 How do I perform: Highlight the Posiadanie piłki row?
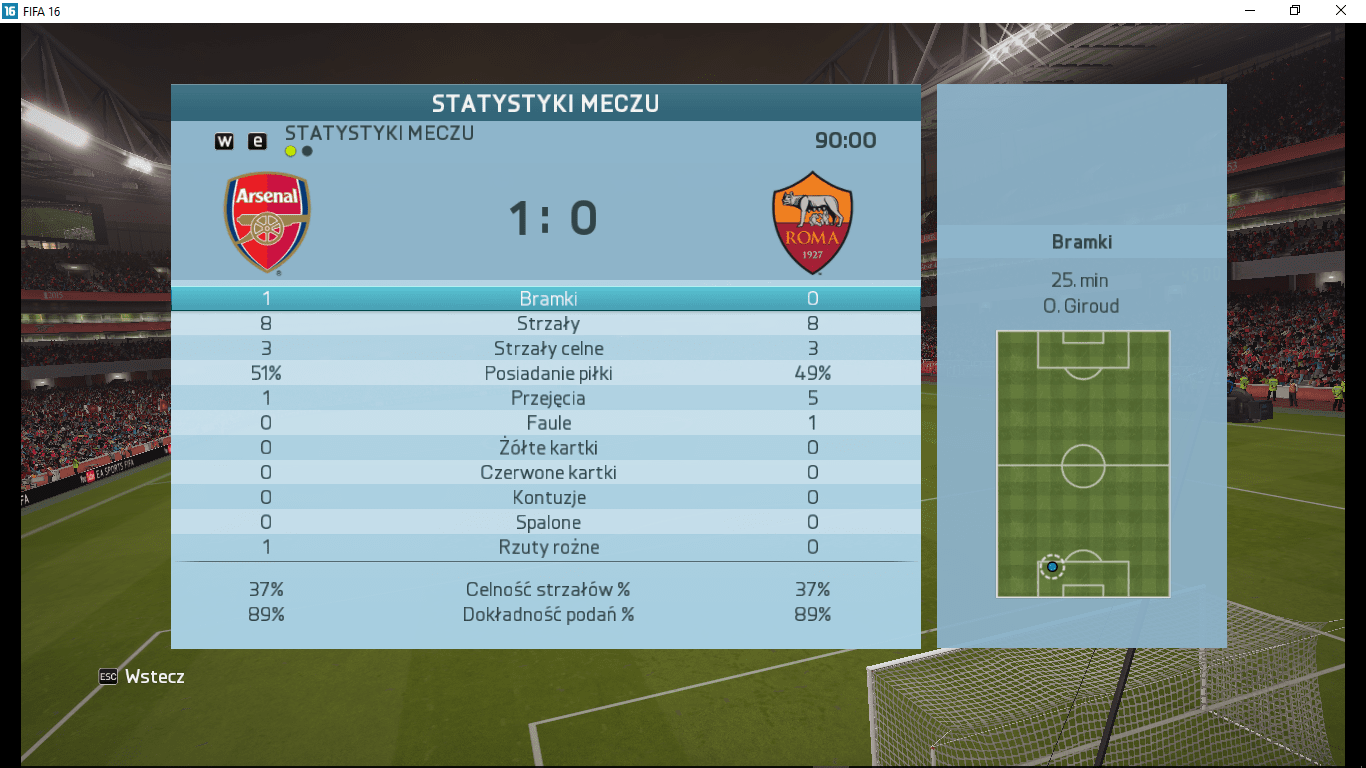(547, 374)
